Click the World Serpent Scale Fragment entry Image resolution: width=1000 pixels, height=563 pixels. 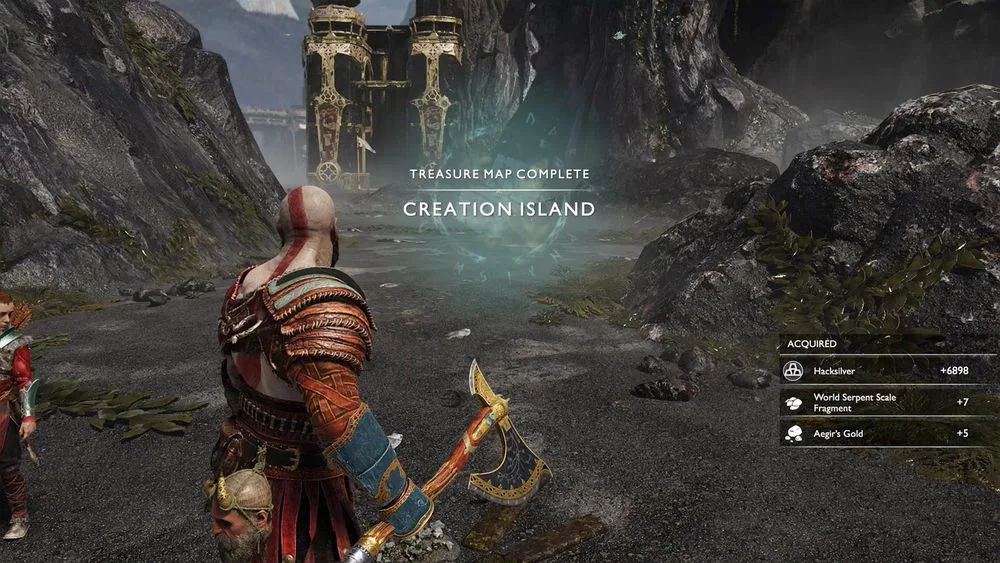click(888, 402)
